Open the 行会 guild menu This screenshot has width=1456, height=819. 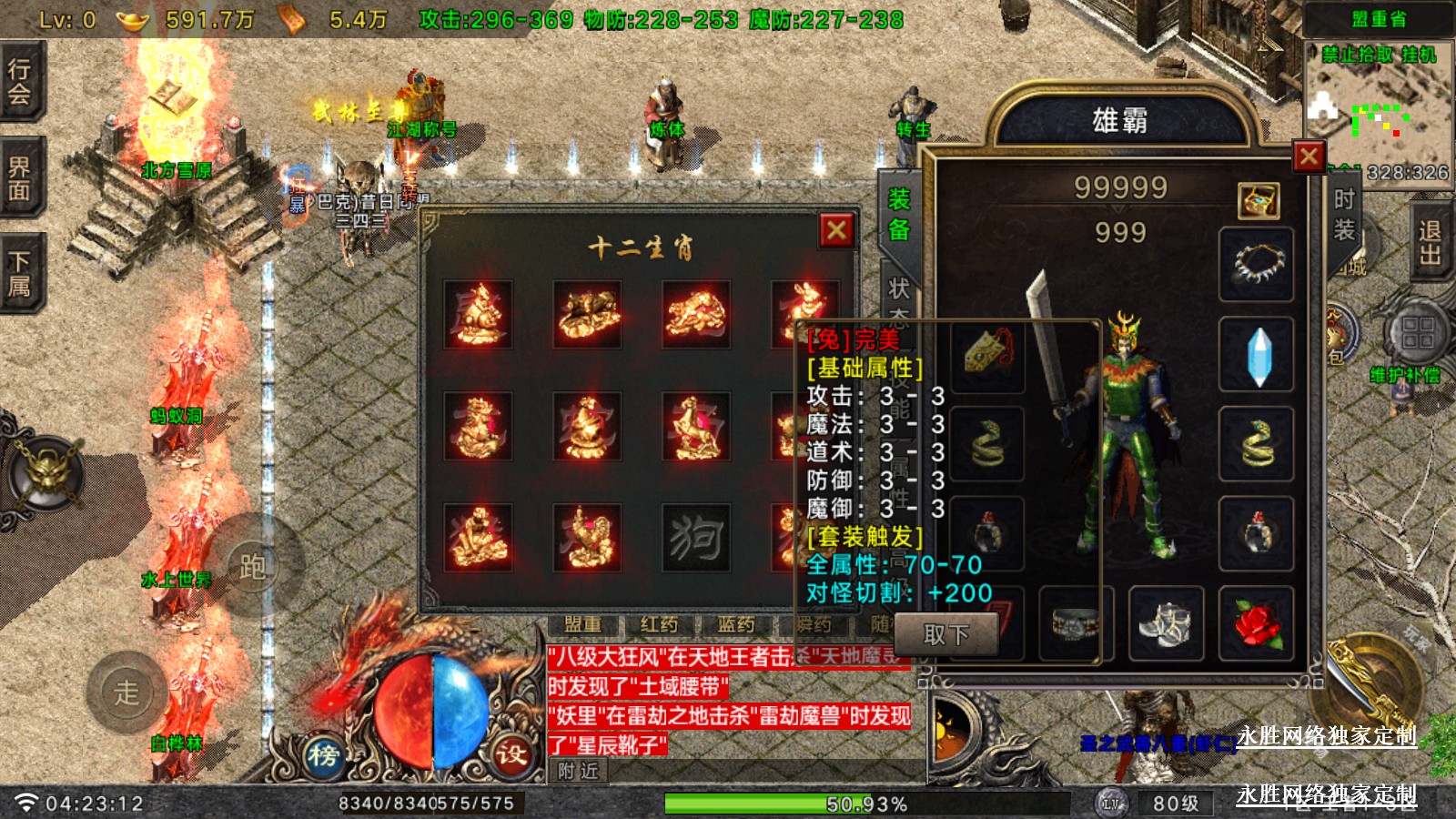click(20, 82)
